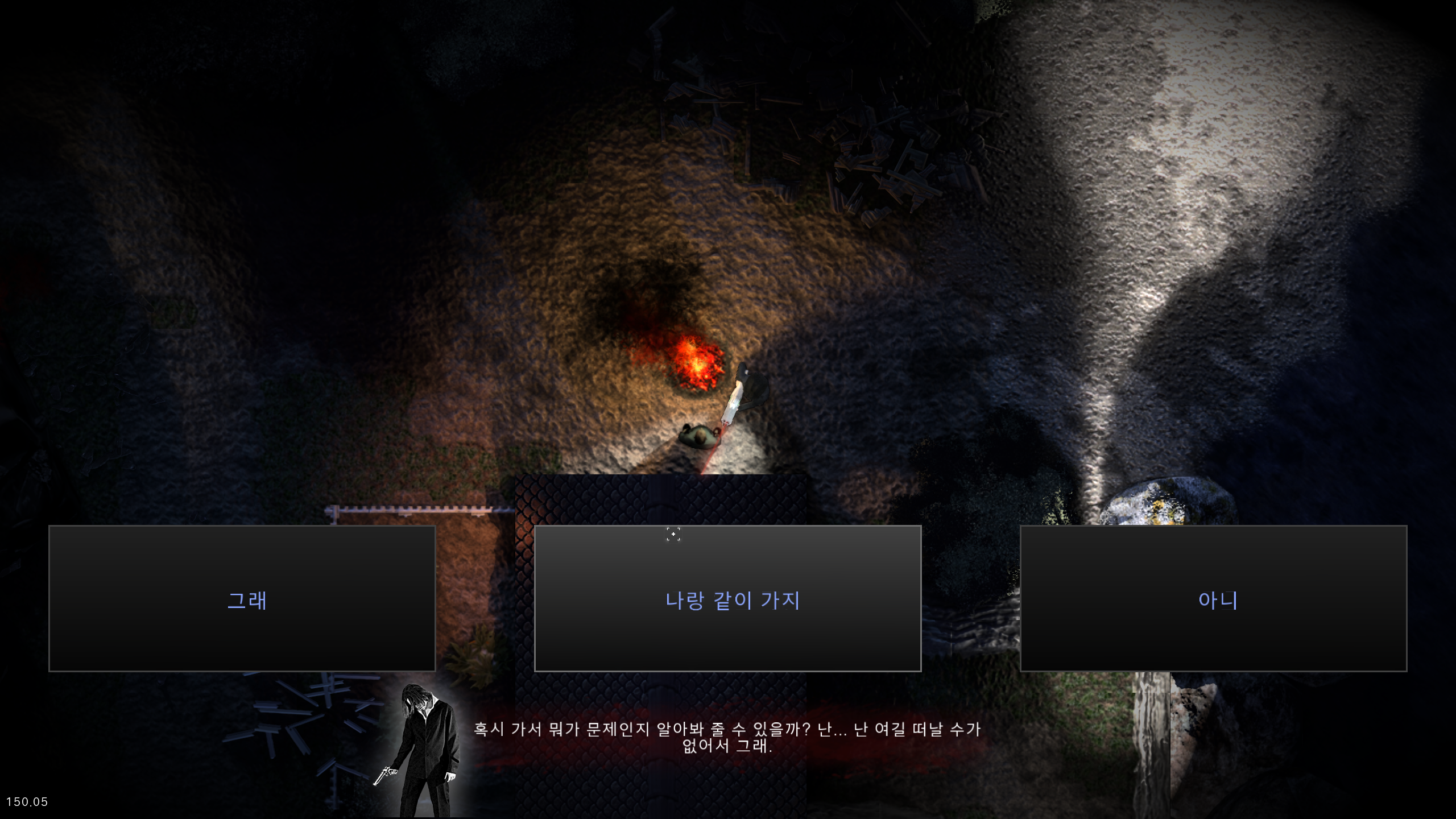Select the "나랑 같이 가지" response
1456x819 pixels.
[x=727, y=598]
